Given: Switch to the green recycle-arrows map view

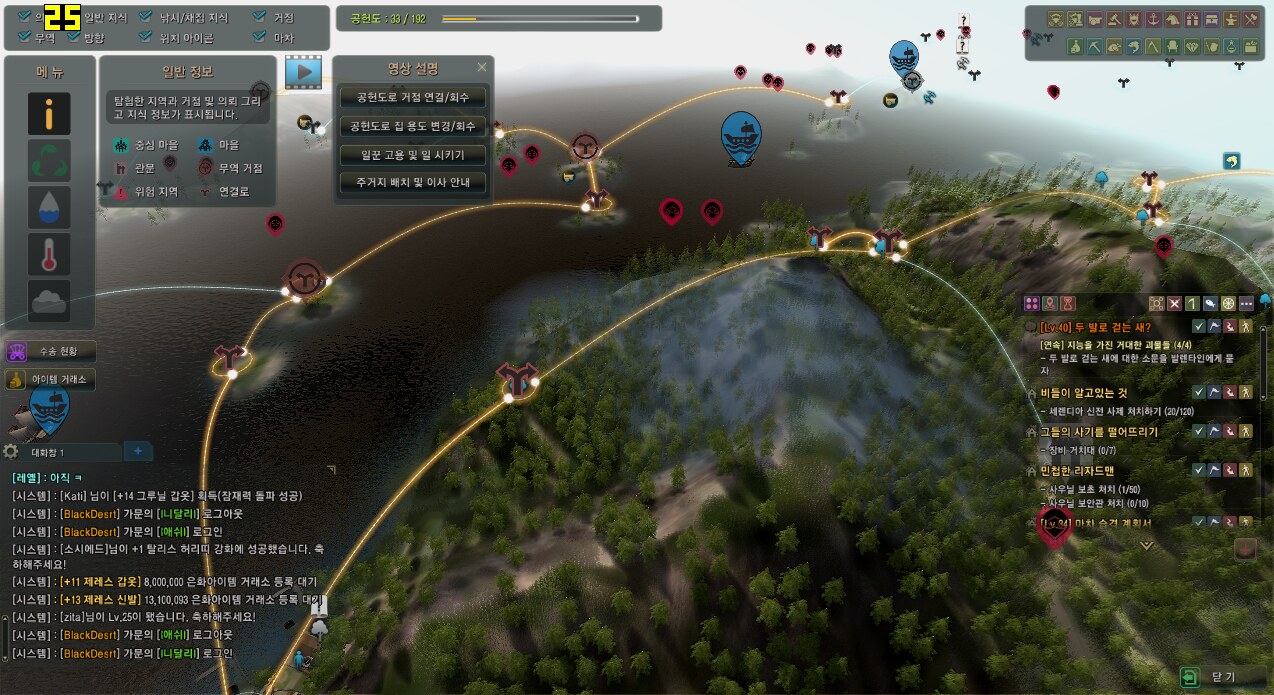Looking at the screenshot, I should pos(49,160).
